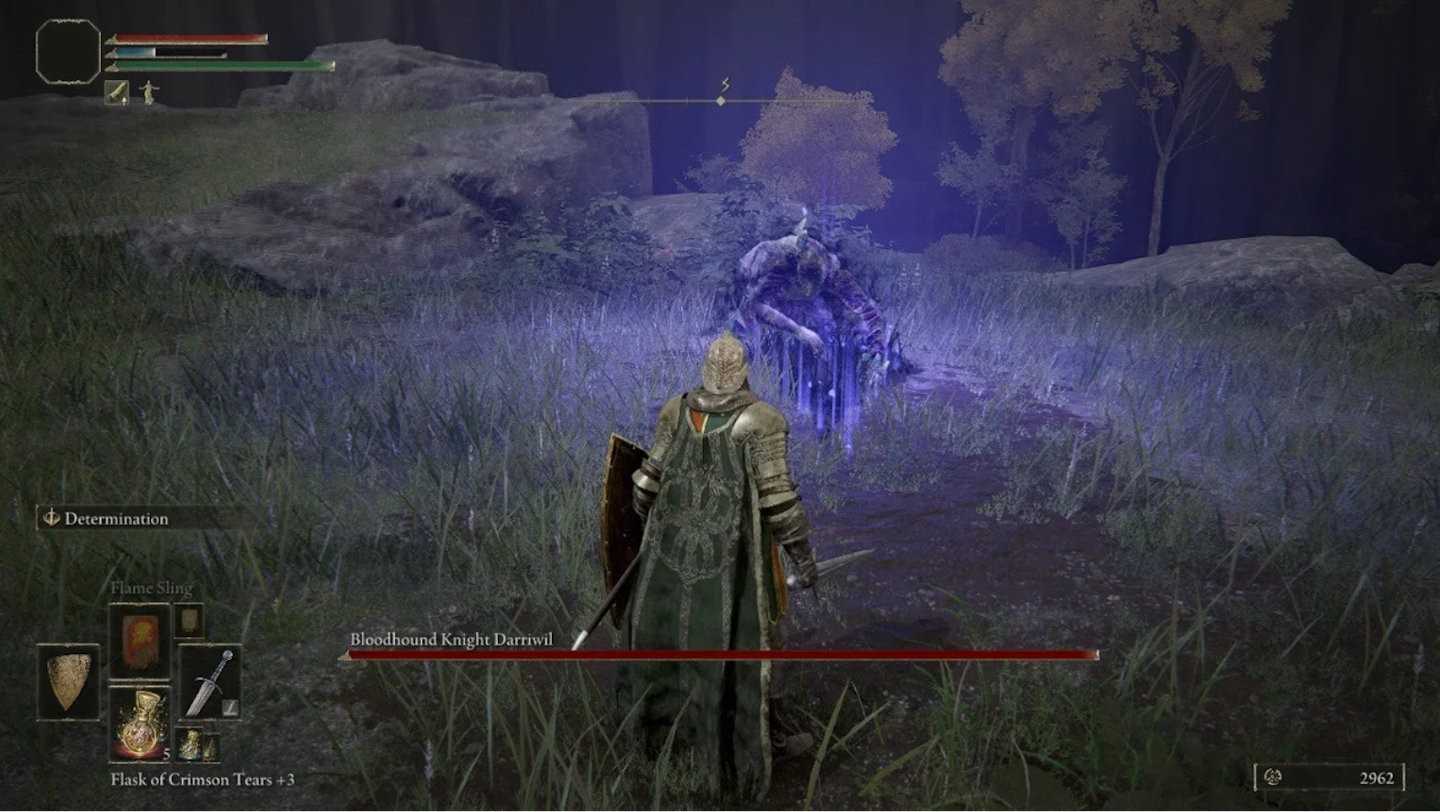Activate the Determination skill label
This screenshot has width=1440, height=812.
[116, 518]
